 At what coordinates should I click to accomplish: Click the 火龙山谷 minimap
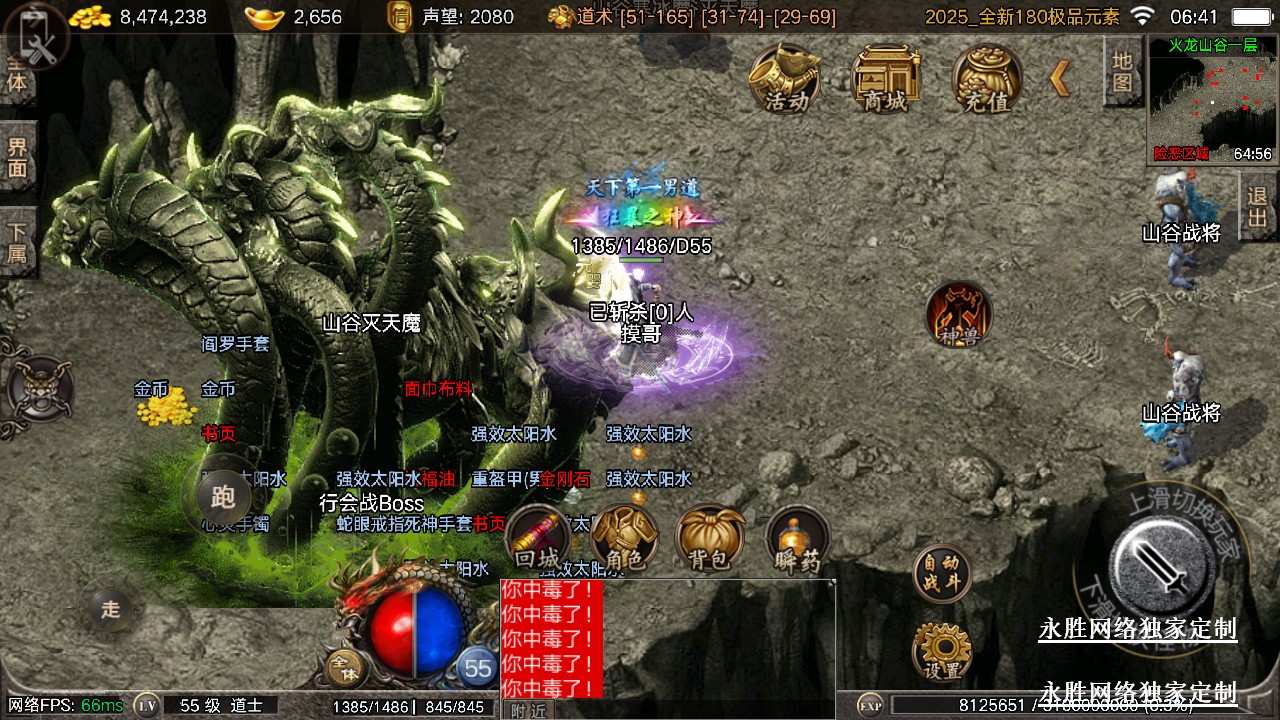(1211, 100)
